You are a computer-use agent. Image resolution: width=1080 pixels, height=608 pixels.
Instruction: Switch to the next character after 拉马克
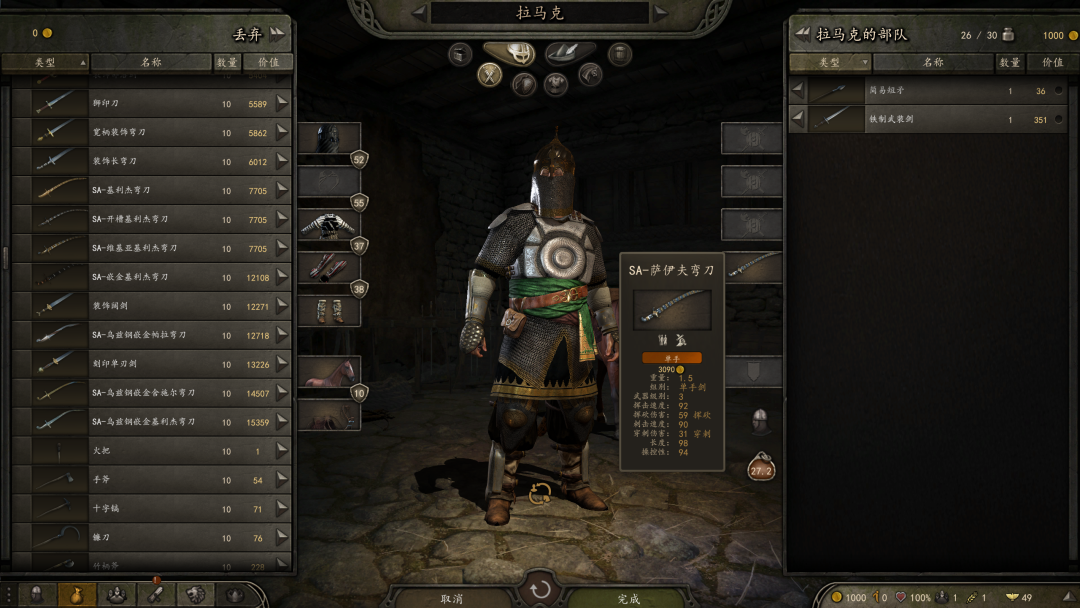[660, 13]
